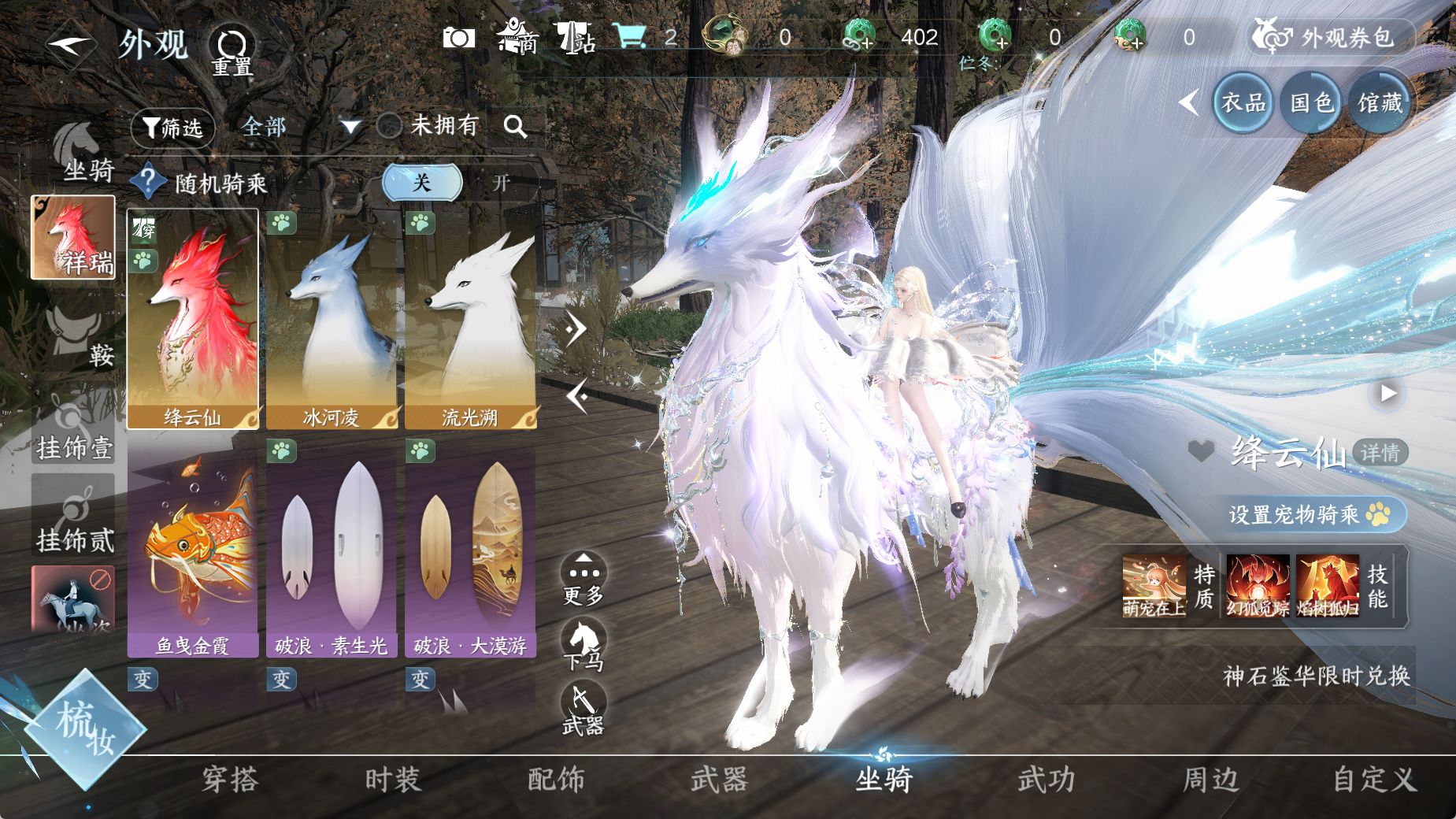Open the 筛选 filter options
Viewport: 1456px width, 819px height.
point(172,128)
